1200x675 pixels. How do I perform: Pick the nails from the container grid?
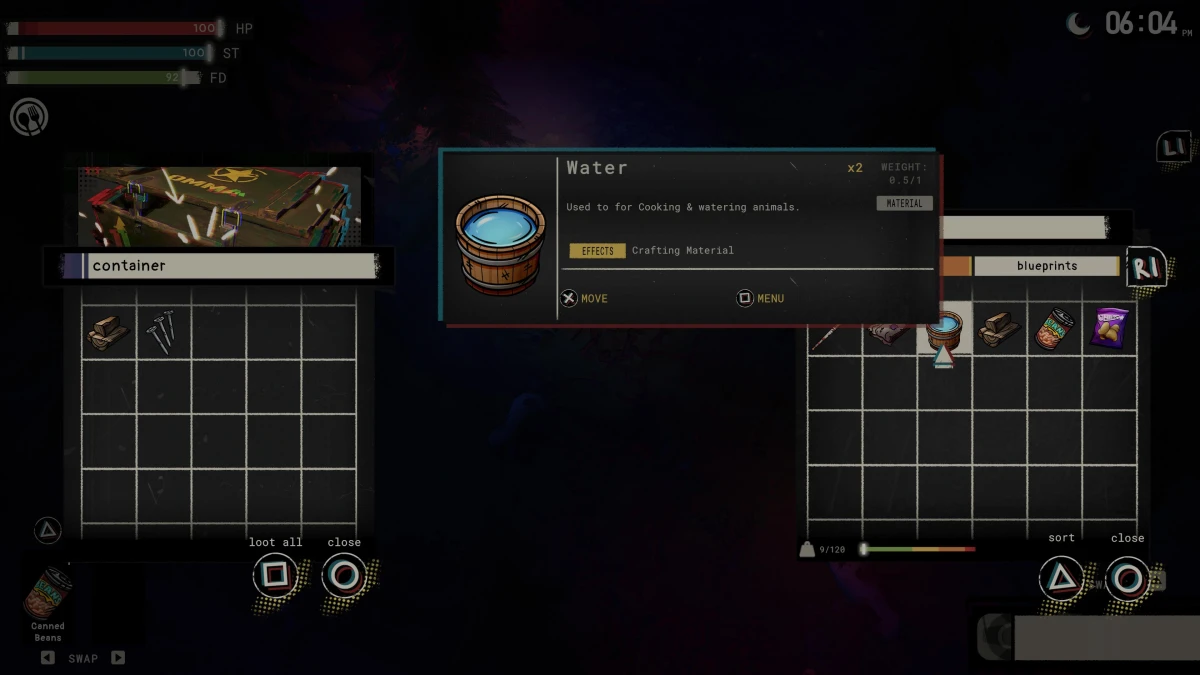(162, 332)
